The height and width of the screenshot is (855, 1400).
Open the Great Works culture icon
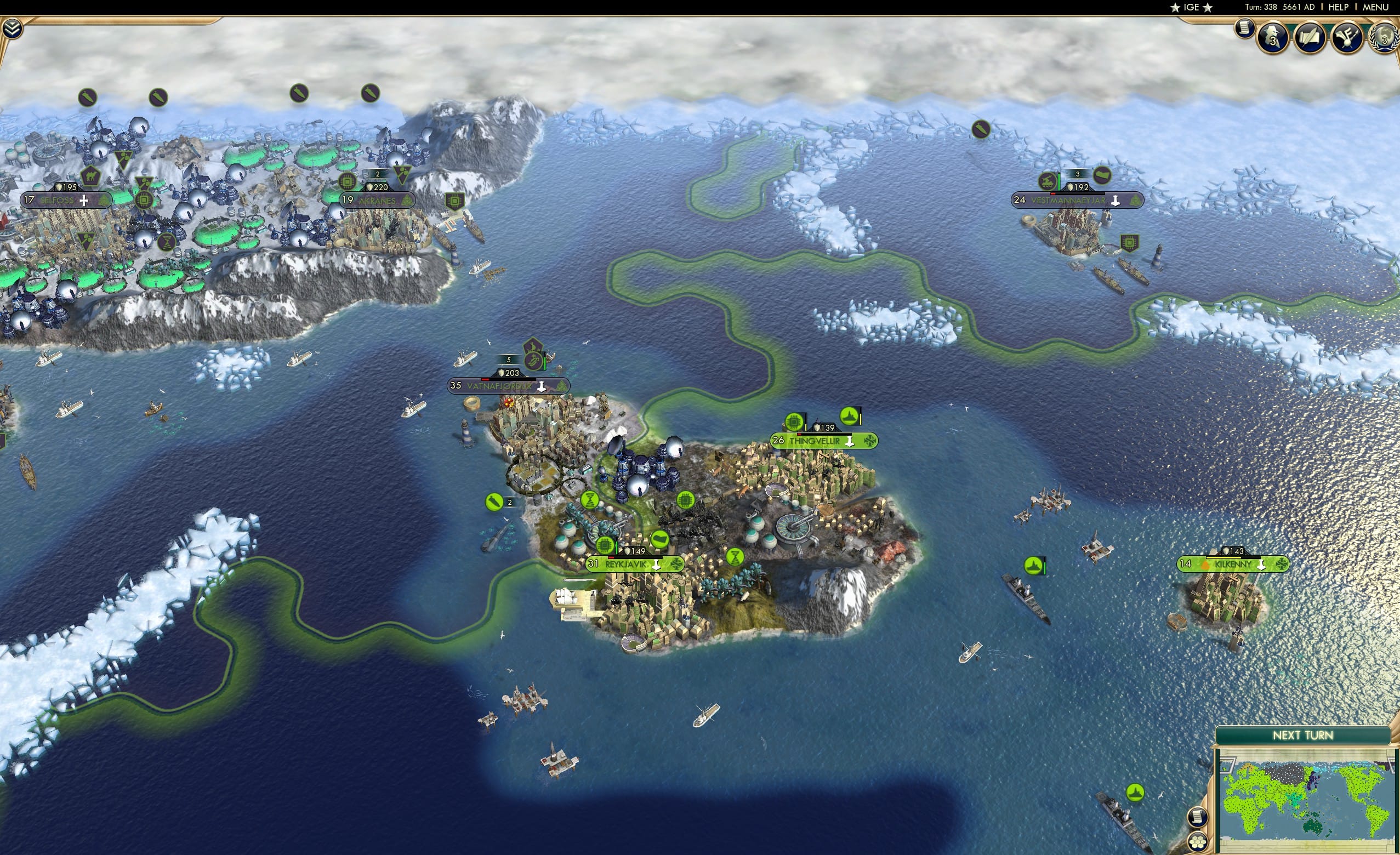point(1347,37)
